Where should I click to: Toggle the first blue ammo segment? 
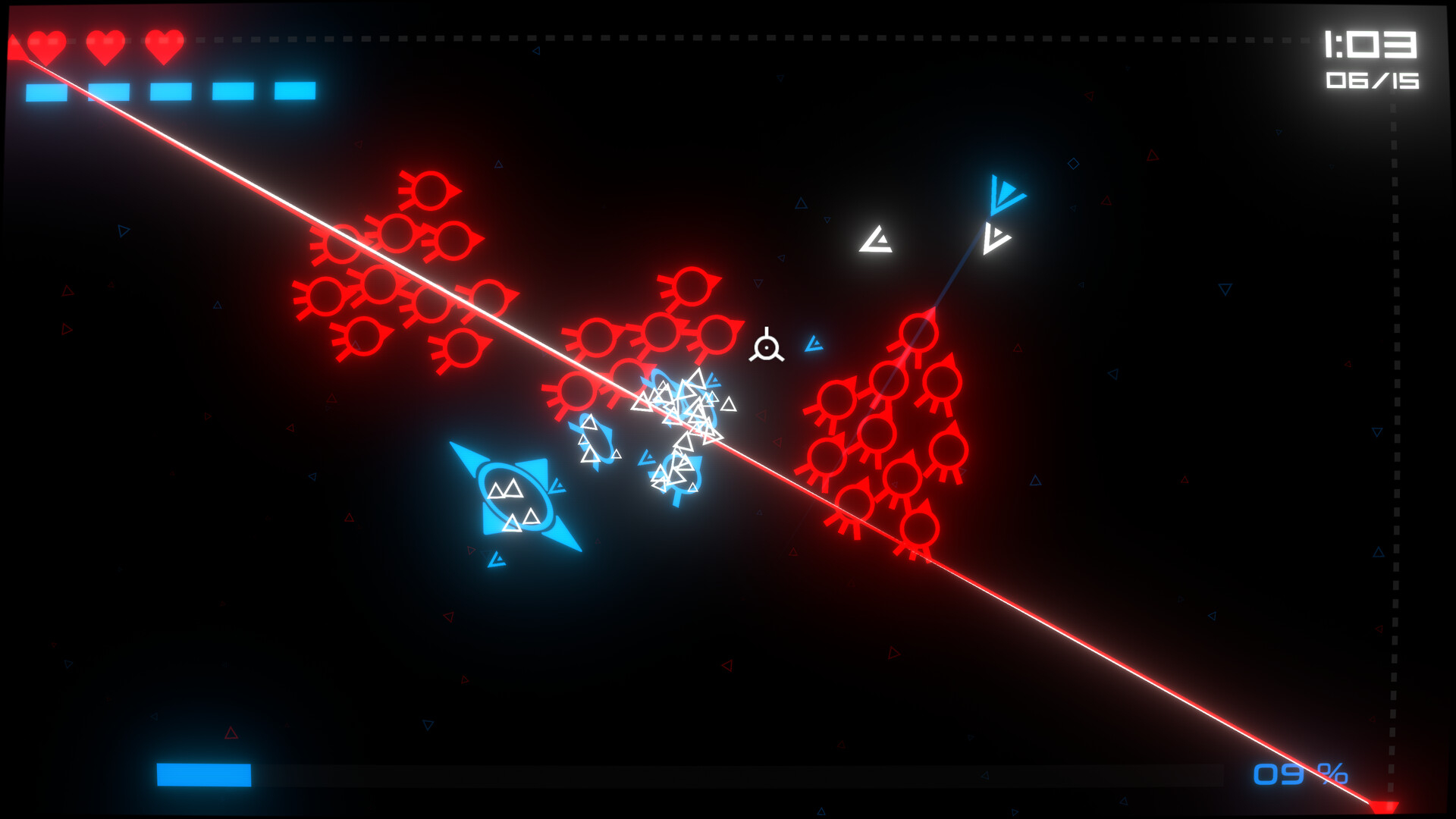(47, 91)
